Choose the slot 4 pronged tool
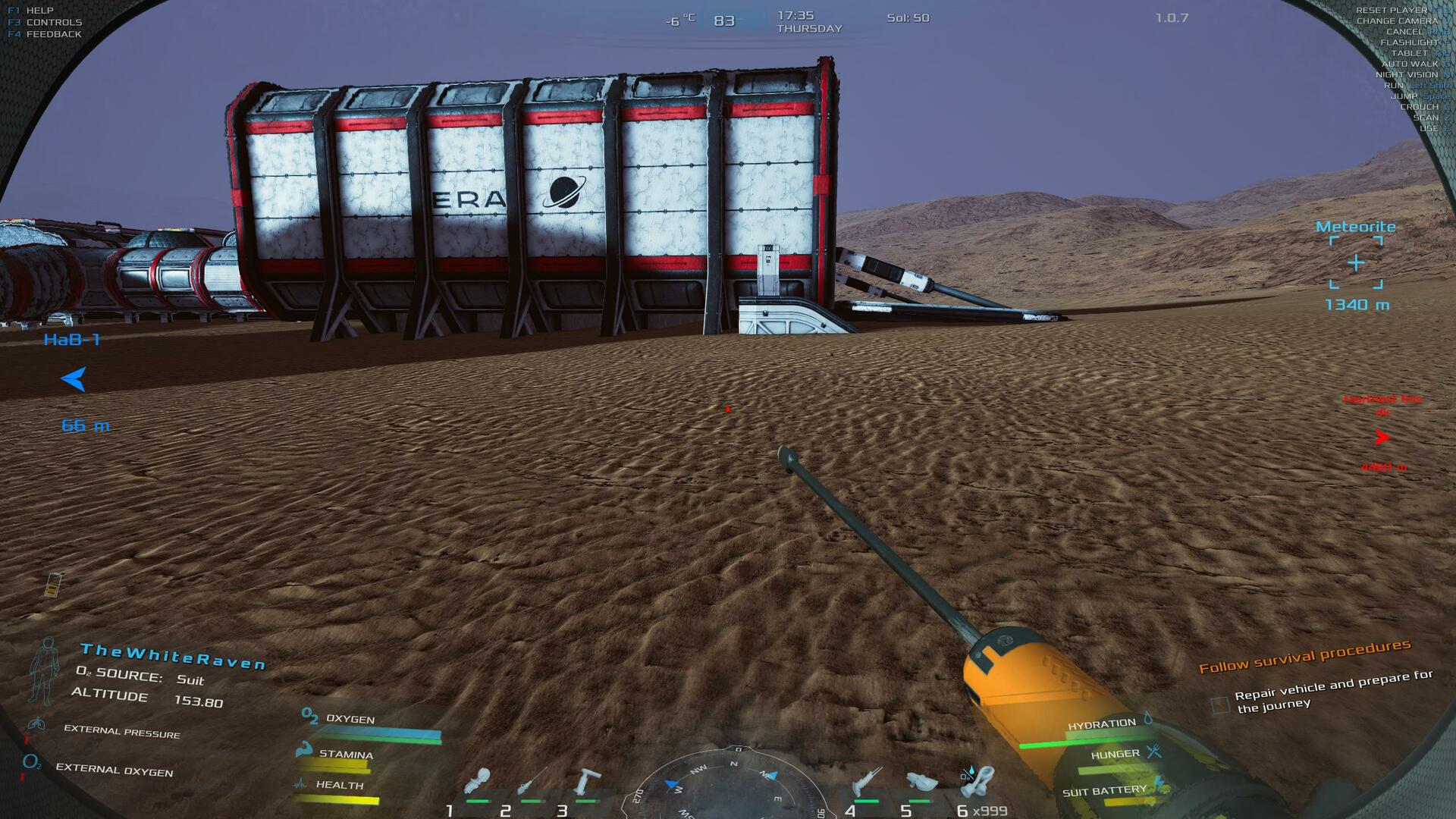The image size is (1456, 819). point(866,783)
